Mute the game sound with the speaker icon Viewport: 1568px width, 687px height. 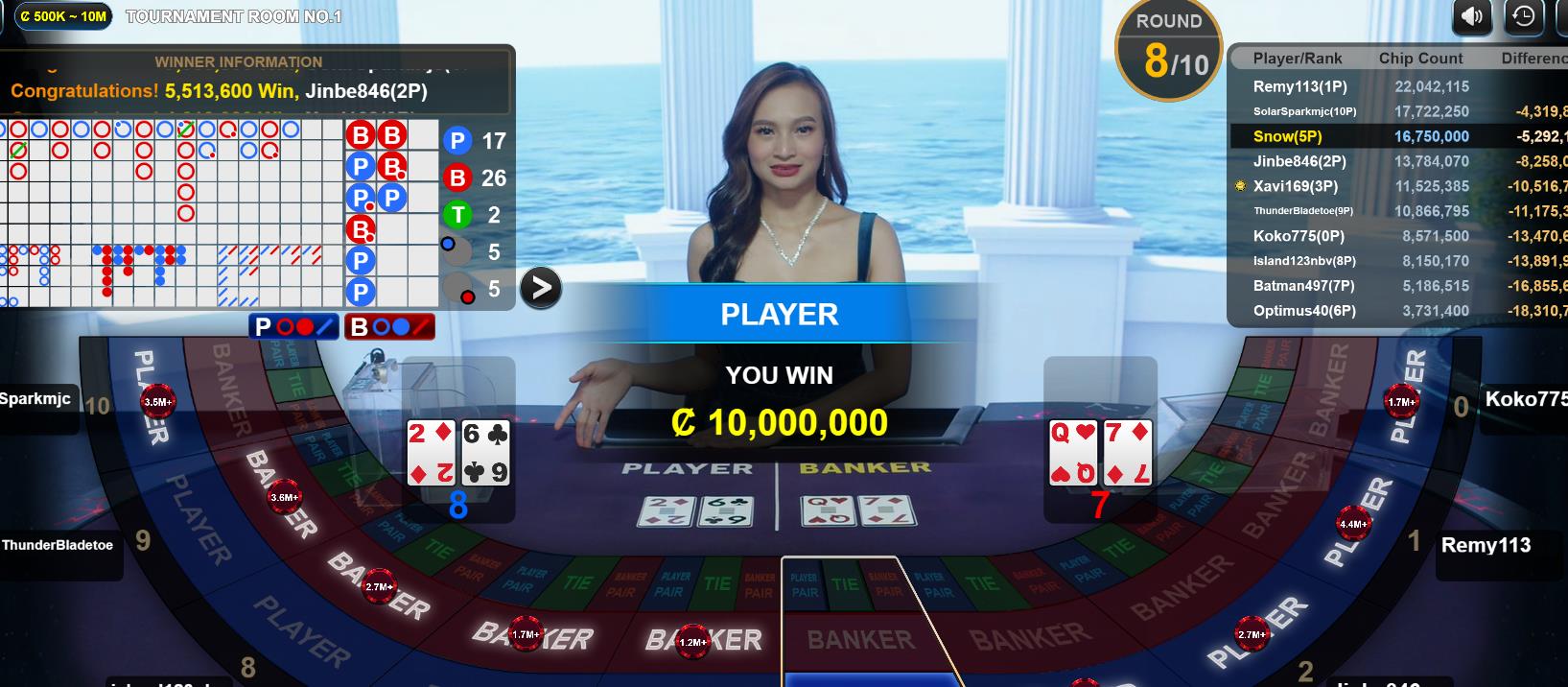(x=1472, y=16)
